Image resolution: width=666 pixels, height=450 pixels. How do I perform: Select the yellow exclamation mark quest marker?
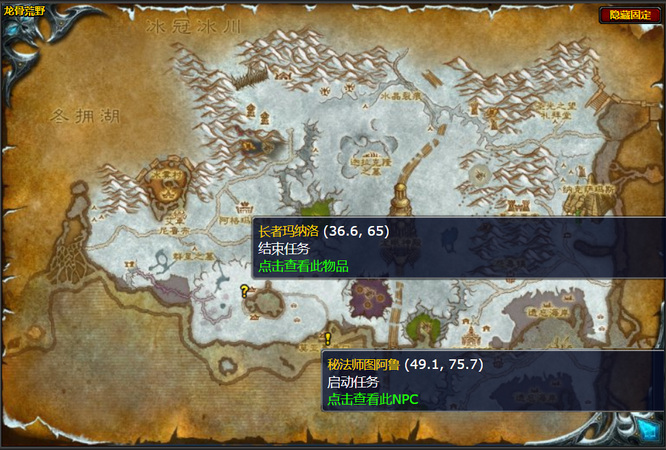point(327,339)
